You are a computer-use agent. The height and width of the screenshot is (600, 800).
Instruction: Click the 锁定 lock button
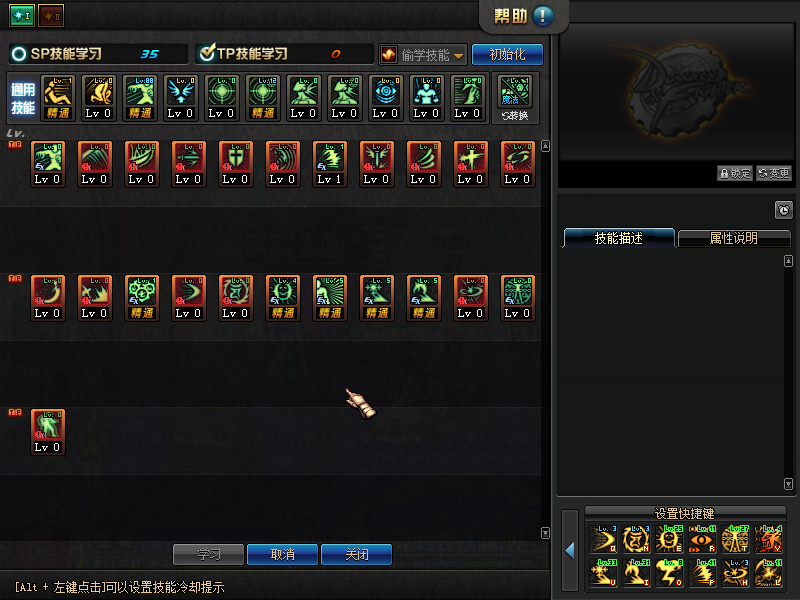point(735,173)
